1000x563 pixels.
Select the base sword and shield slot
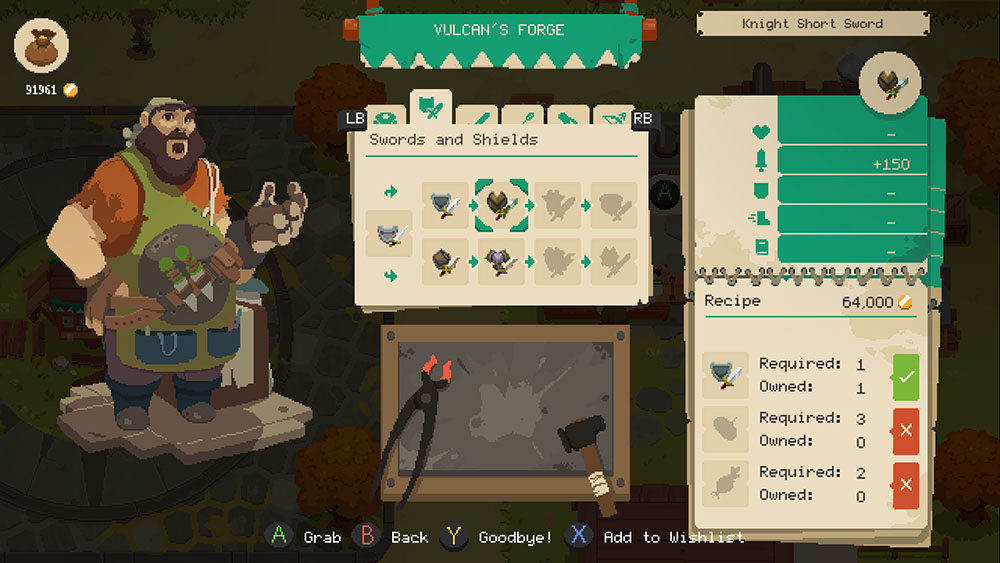[390, 235]
